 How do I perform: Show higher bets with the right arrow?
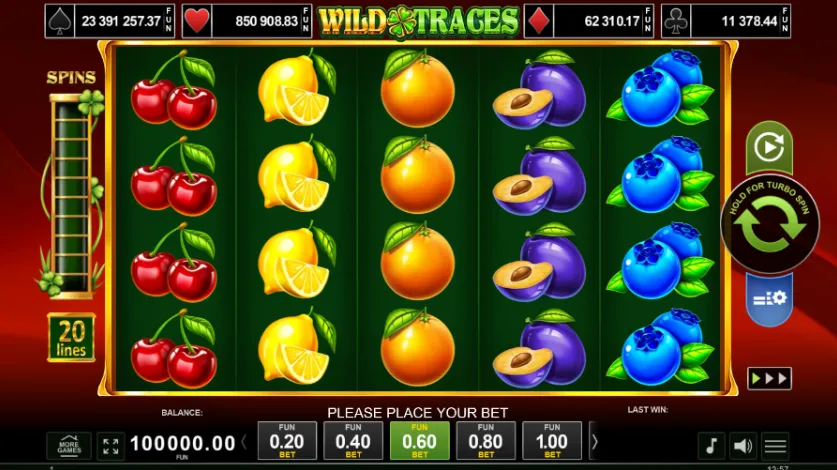(594, 441)
